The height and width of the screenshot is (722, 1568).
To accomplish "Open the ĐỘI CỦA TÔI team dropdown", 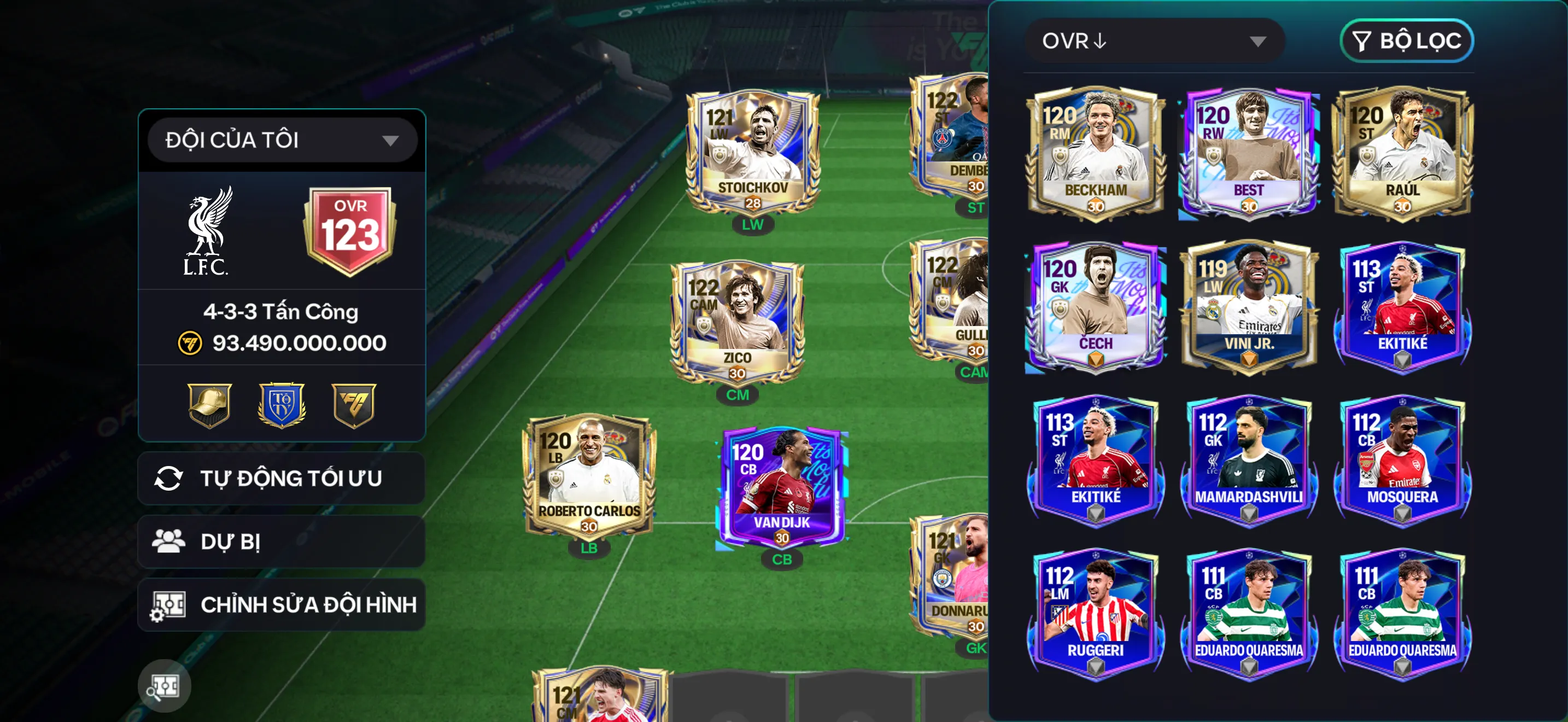I will [x=282, y=140].
